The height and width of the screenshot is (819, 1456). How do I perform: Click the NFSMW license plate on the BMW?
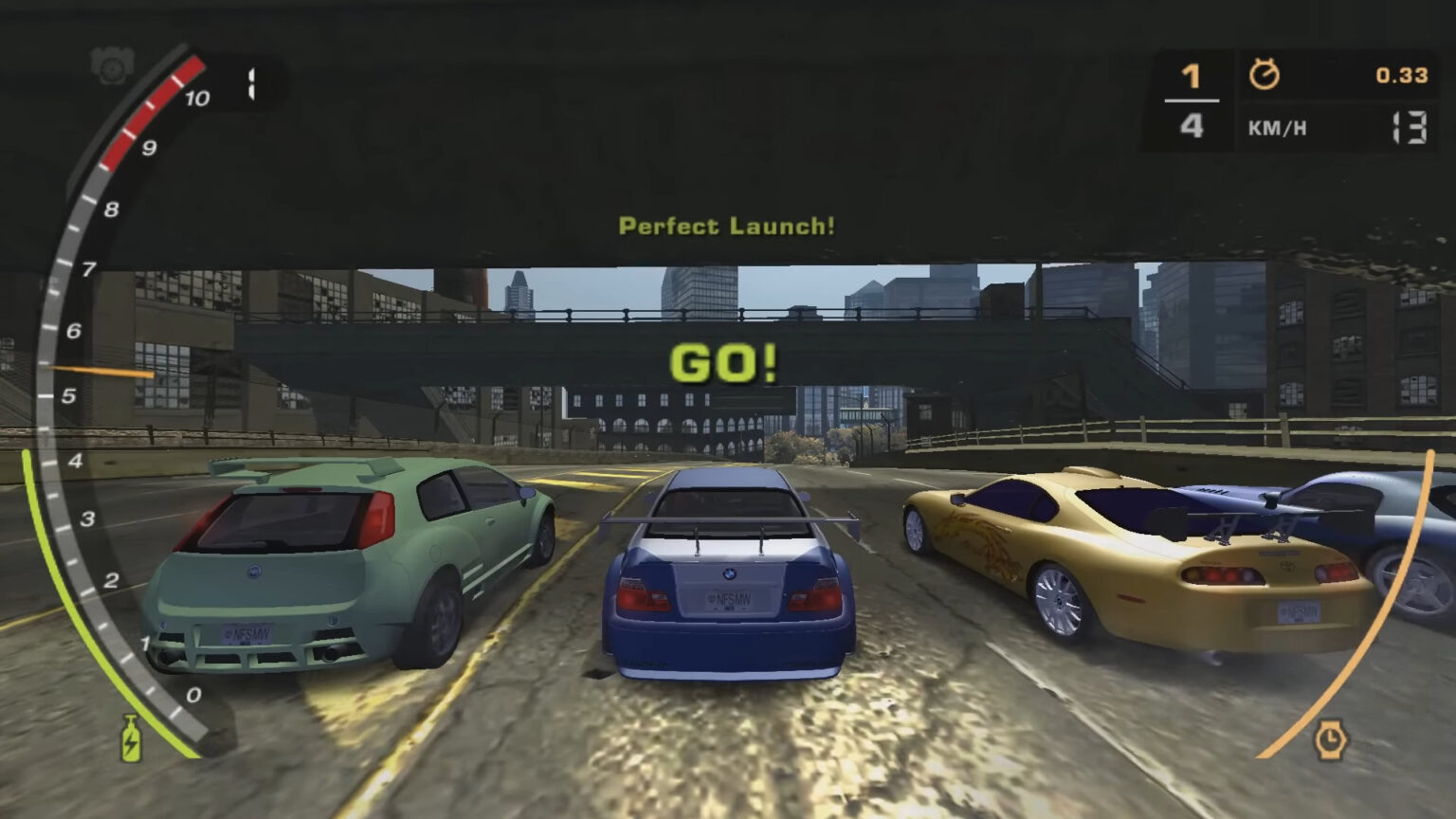[727, 600]
